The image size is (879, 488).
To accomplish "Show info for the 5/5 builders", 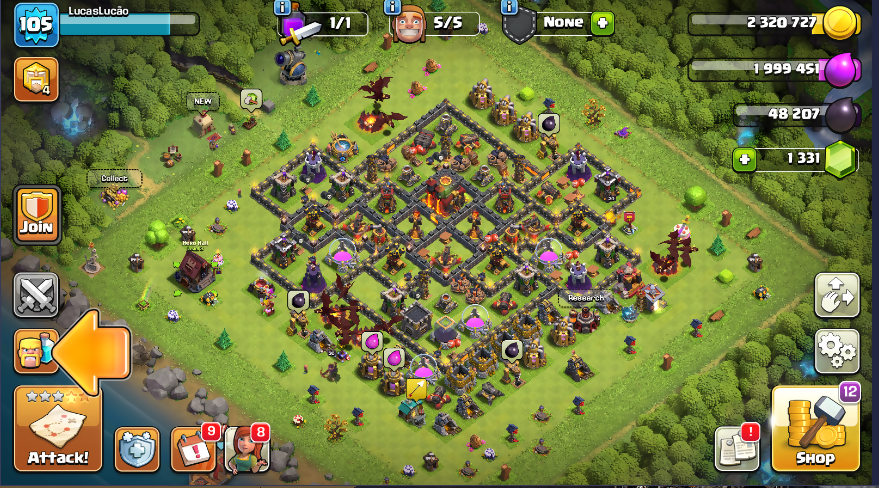I will click(x=393, y=7).
